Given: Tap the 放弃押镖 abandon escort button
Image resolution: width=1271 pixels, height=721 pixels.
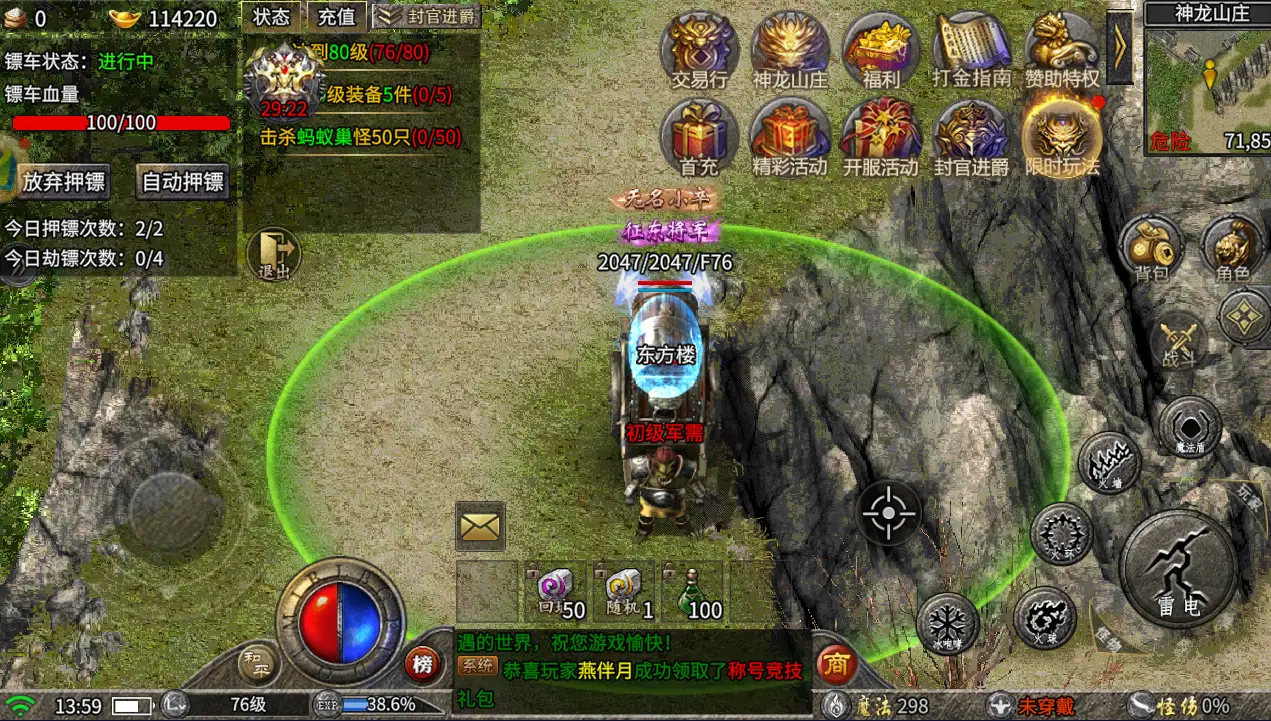Looking at the screenshot, I should tap(65, 181).
